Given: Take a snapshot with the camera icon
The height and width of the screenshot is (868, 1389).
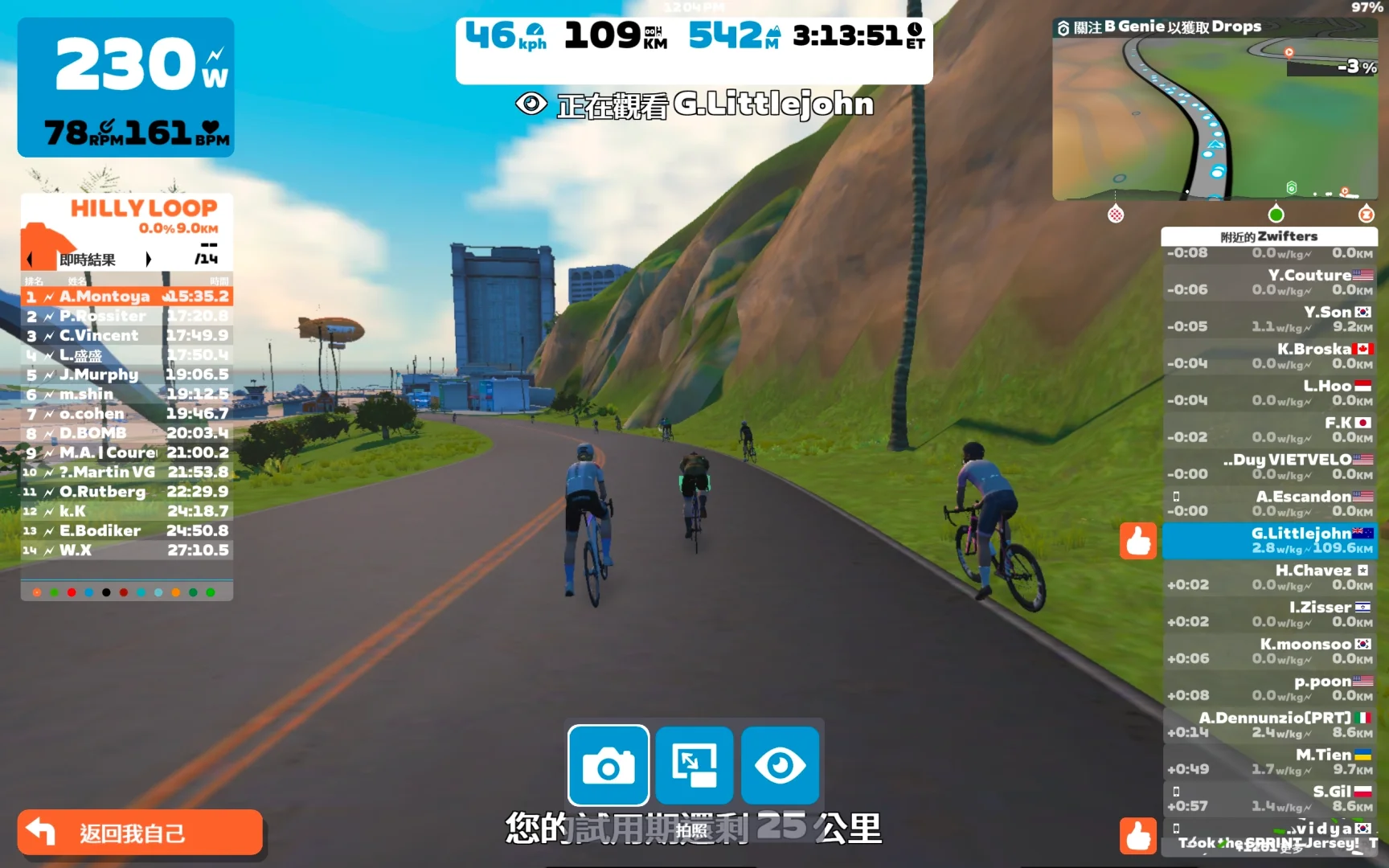Looking at the screenshot, I should (x=608, y=765).
